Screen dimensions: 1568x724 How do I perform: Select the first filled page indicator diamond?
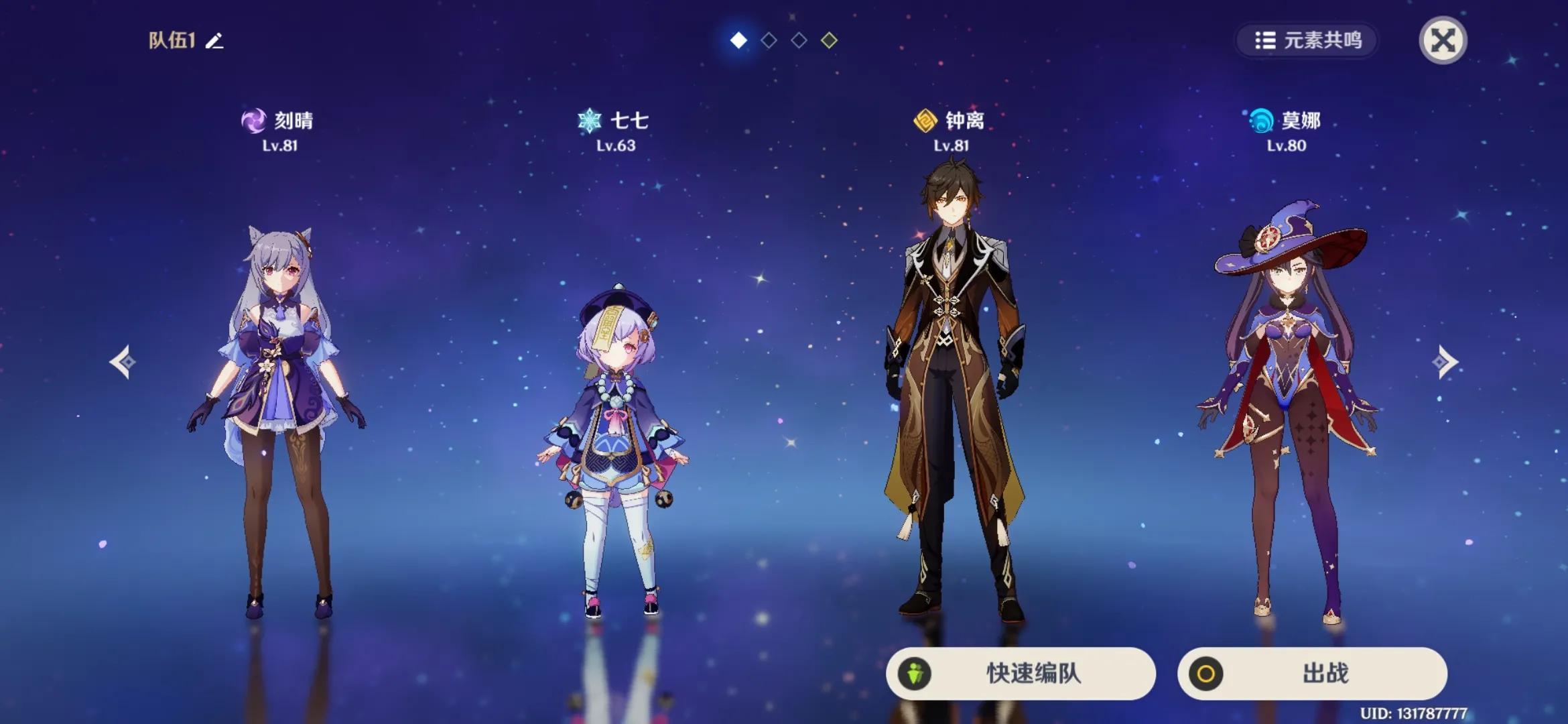(739, 40)
